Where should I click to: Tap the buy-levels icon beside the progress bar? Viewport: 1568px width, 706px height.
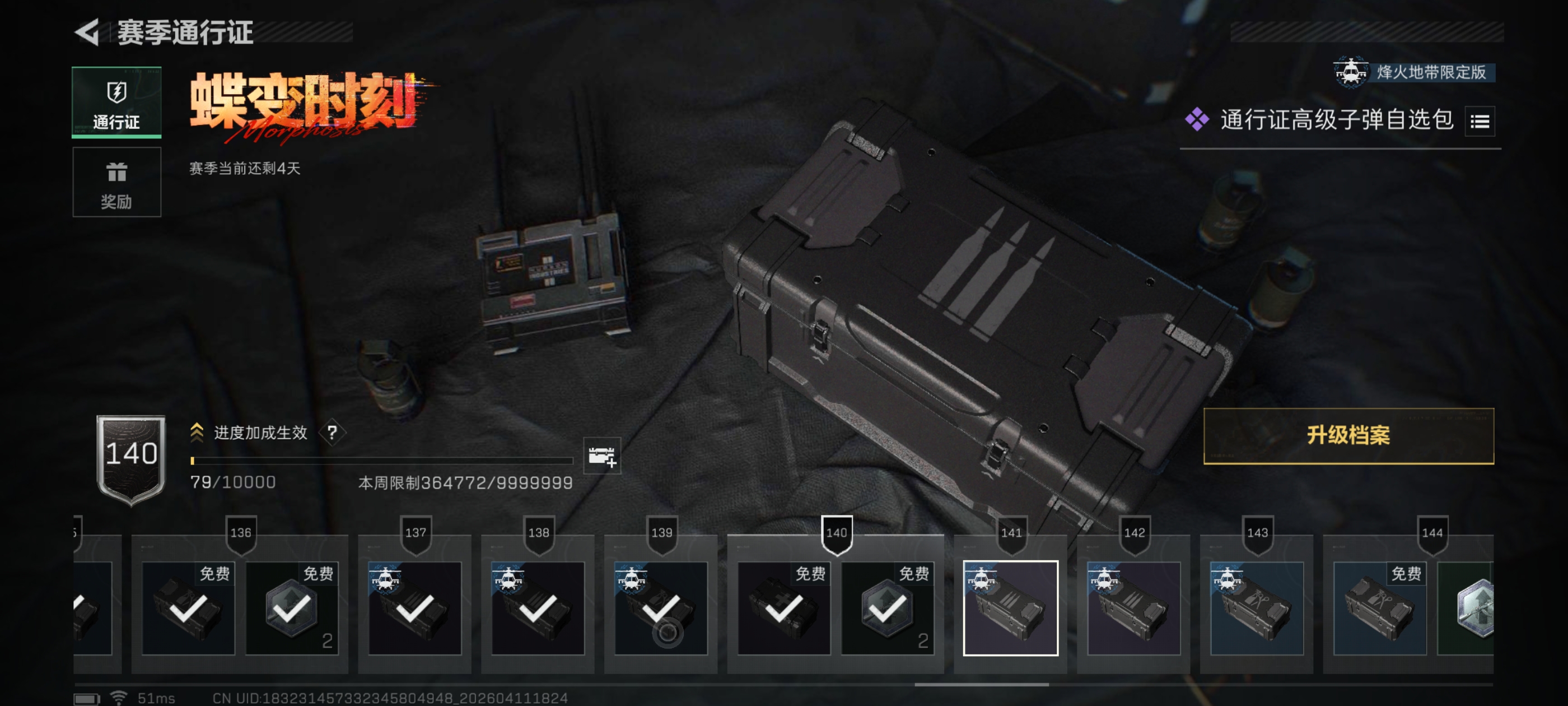click(x=601, y=456)
